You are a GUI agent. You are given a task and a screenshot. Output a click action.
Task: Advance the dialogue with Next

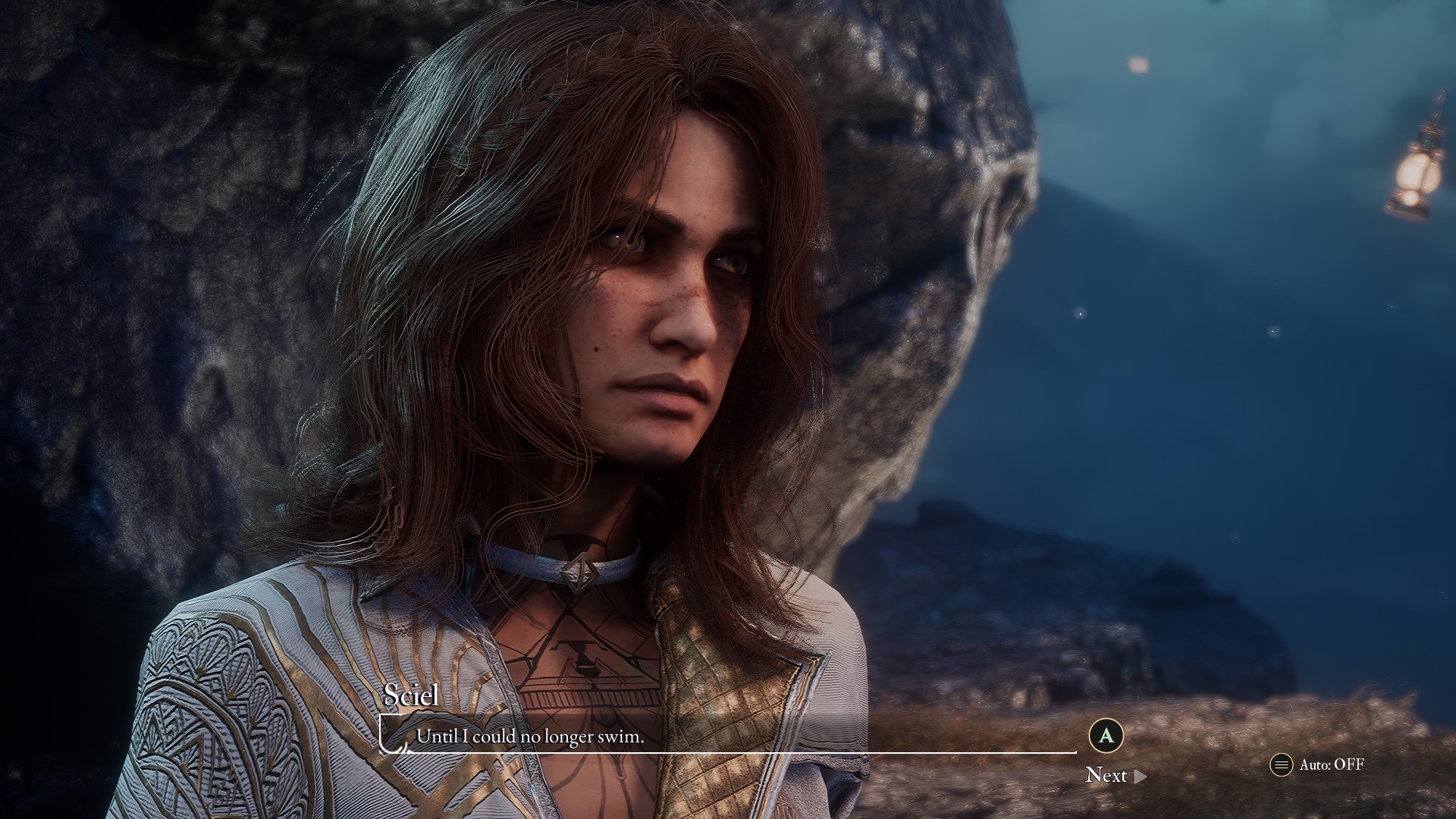click(1115, 775)
